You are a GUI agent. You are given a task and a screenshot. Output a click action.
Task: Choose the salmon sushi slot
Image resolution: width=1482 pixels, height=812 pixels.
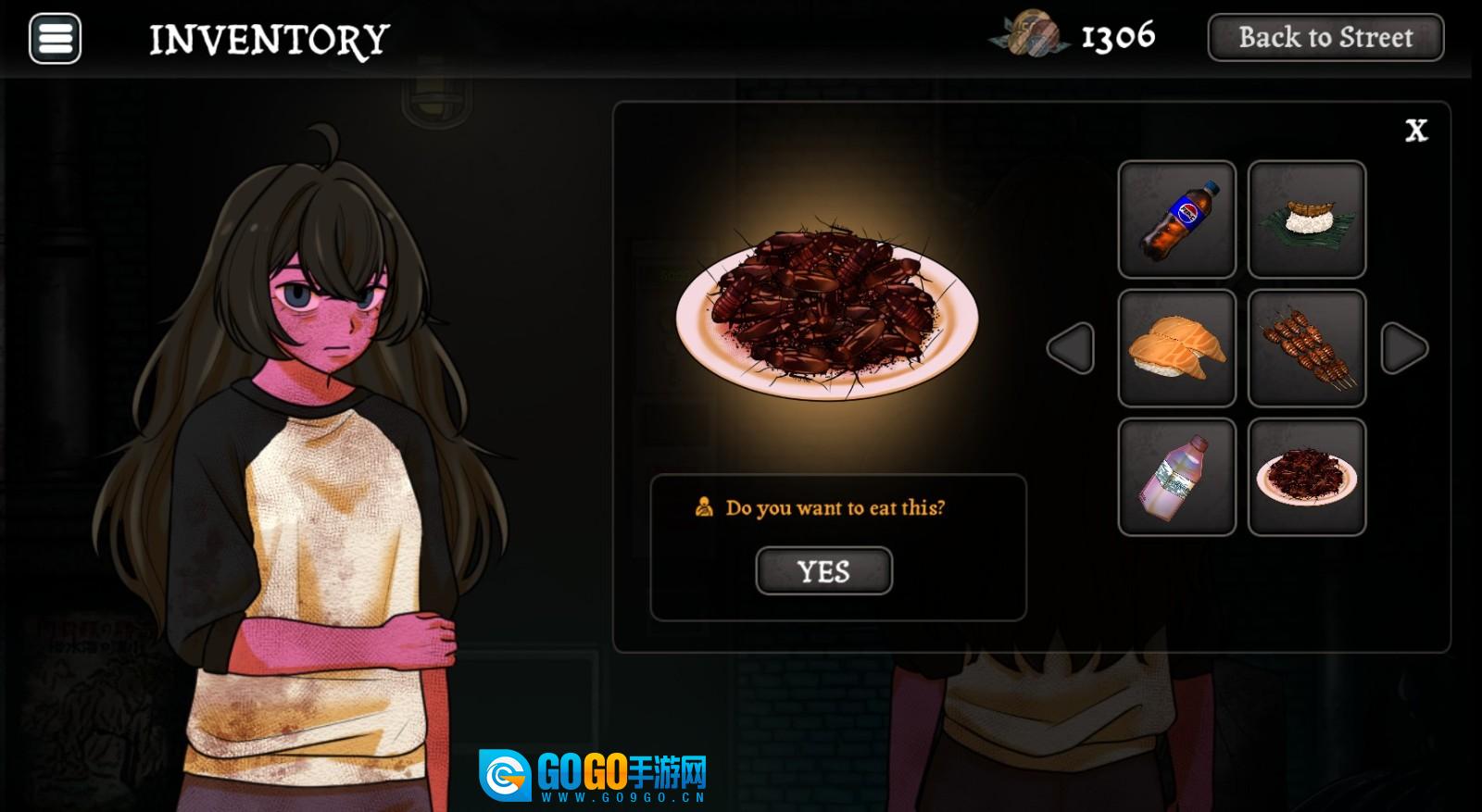(x=1176, y=348)
